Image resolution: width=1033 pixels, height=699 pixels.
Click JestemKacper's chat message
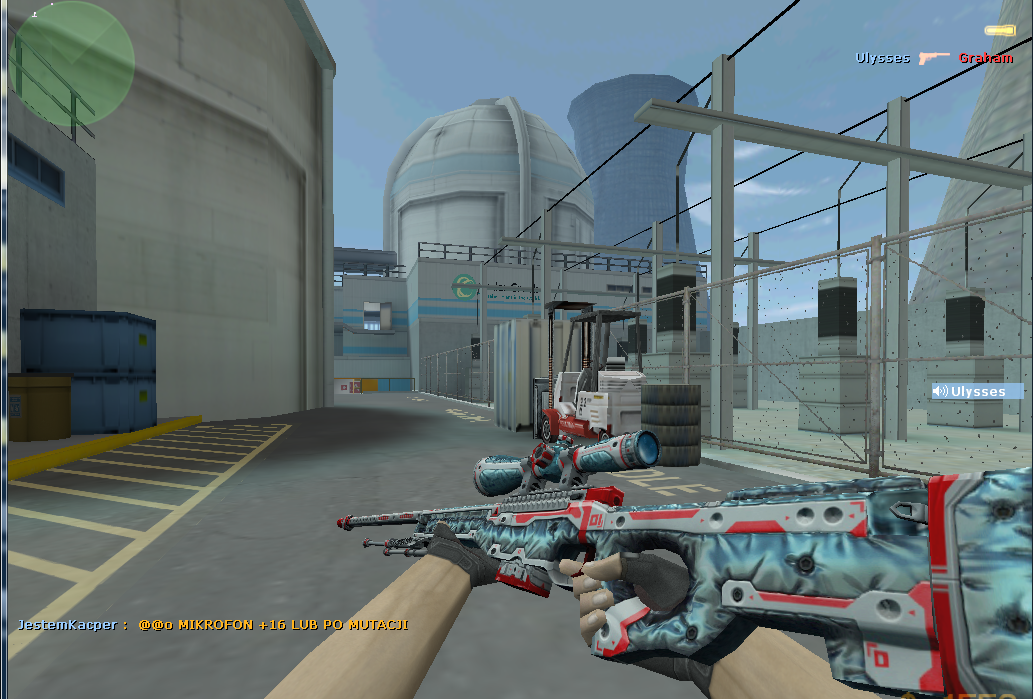212,624
